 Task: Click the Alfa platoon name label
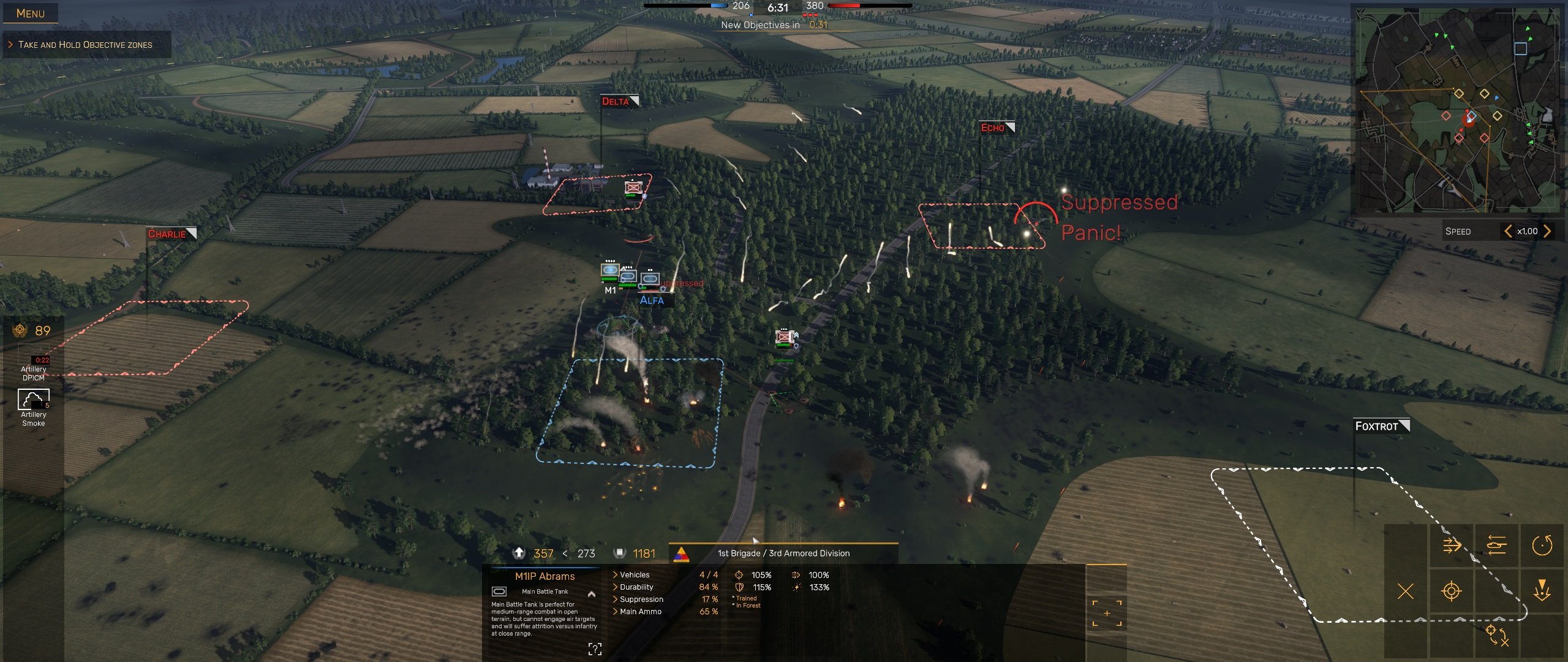652,300
